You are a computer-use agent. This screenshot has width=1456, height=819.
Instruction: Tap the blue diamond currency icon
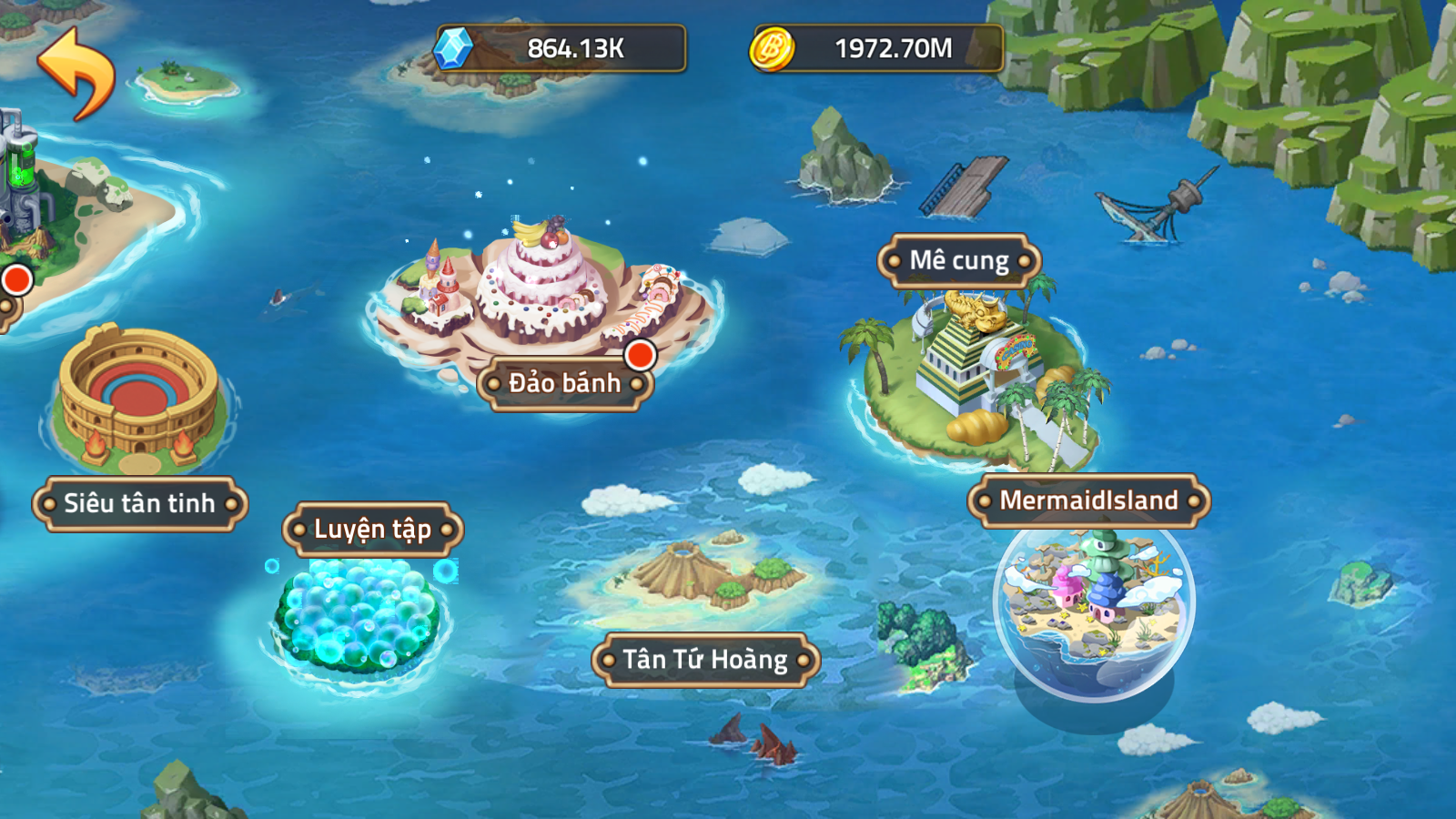(453, 48)
